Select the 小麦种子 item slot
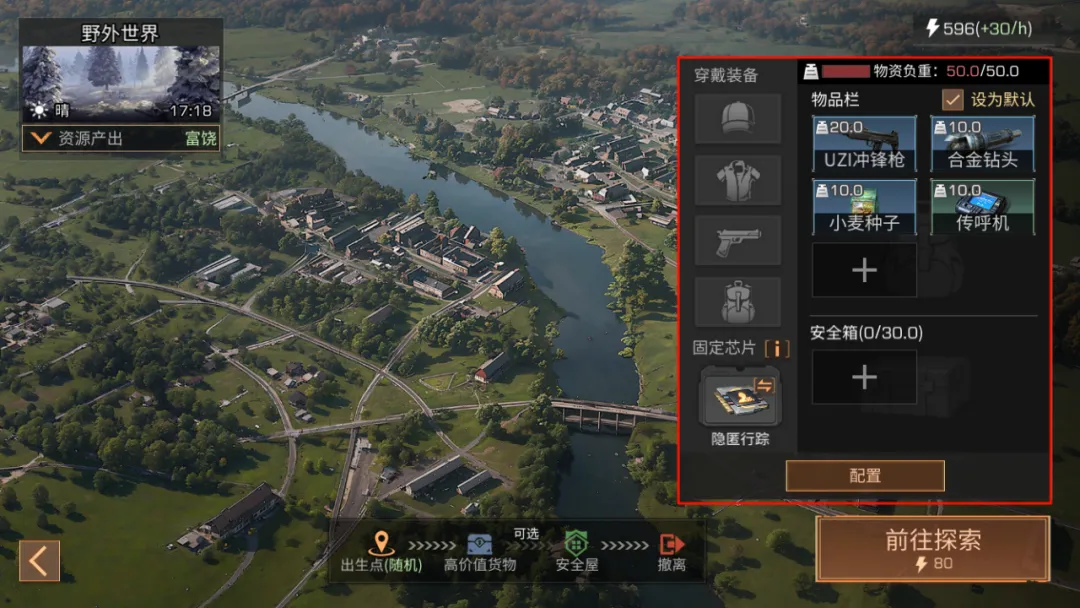Screen dimensions: 1080x608 point(864,207)
